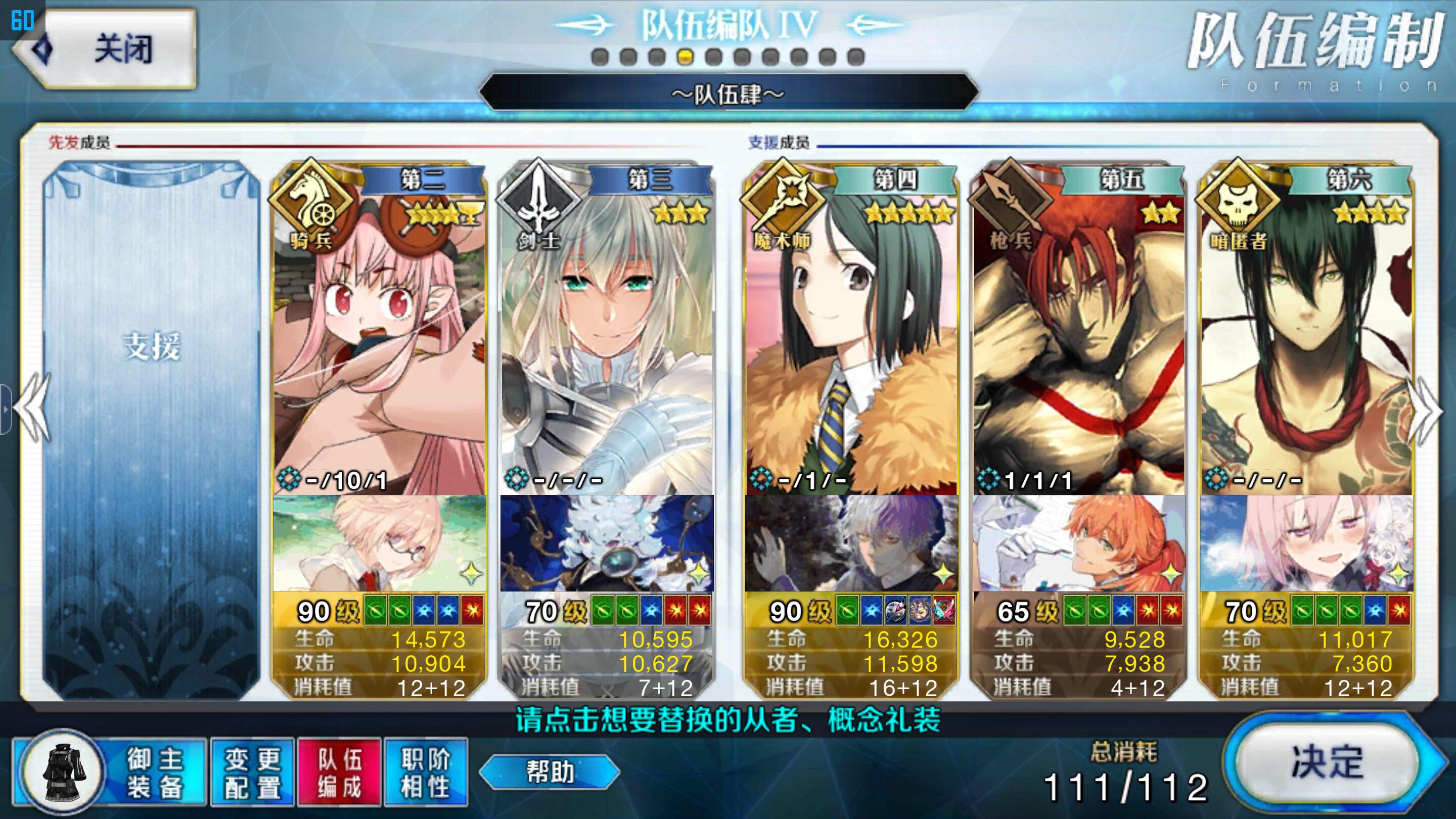Change the white fluffy creature craft essence
This screenshot has width=1456, height=819.
coord(607,543)
